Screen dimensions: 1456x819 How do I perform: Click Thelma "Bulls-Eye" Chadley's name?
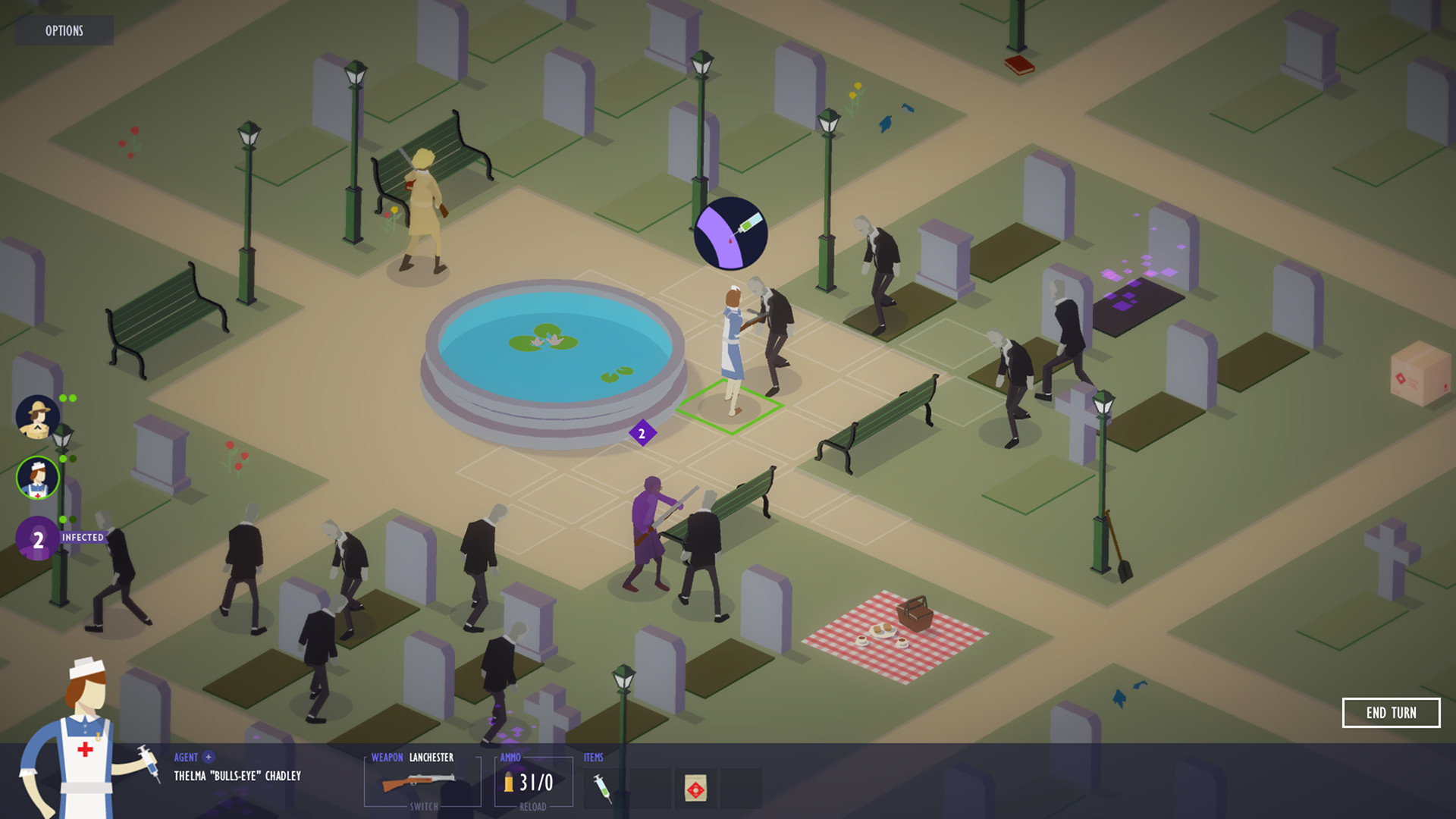237,776
